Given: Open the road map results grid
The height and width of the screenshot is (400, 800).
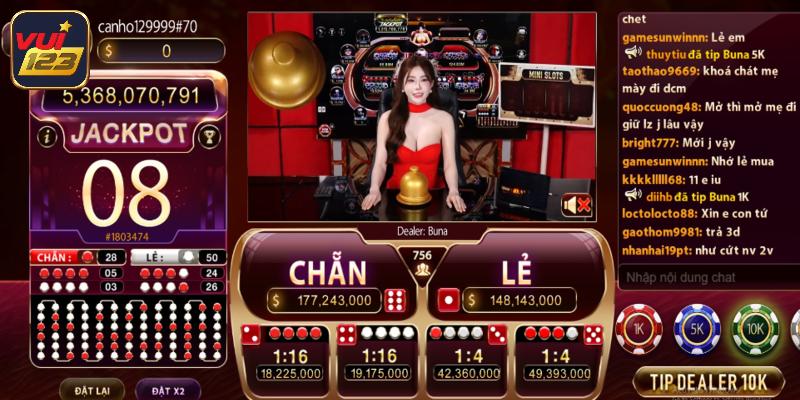Looking at the screenshot, I should click(x=125, y=332).
